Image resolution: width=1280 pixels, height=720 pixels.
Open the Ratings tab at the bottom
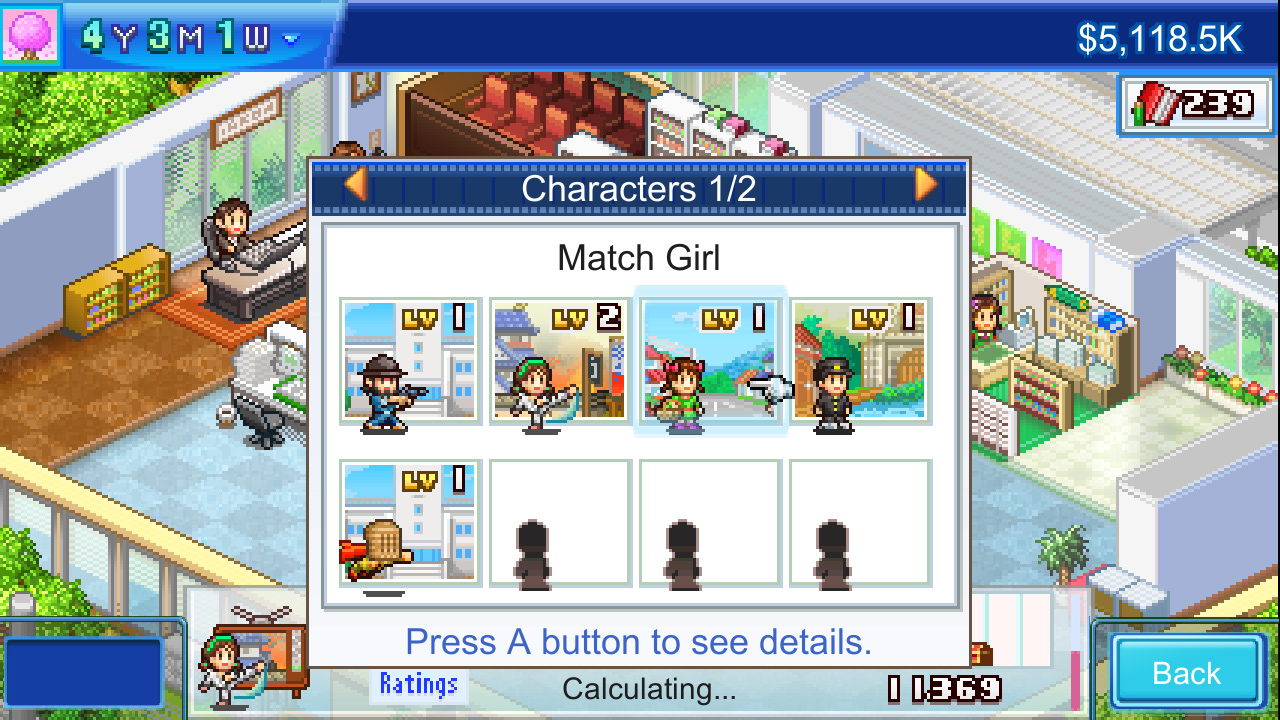(418, 686)
